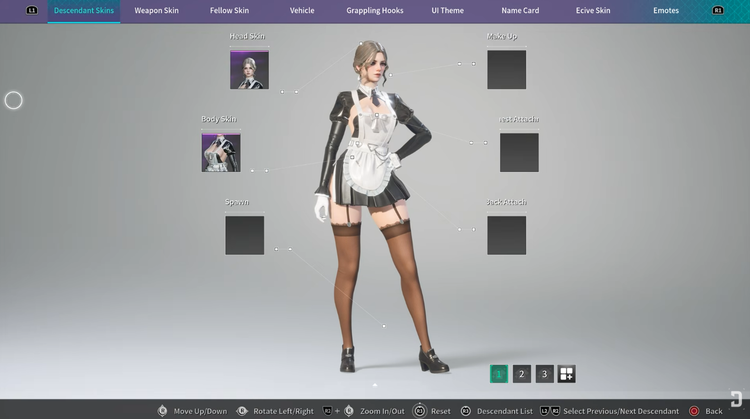
Task: Open the Head Skin slot
Action: coord(249,70)
